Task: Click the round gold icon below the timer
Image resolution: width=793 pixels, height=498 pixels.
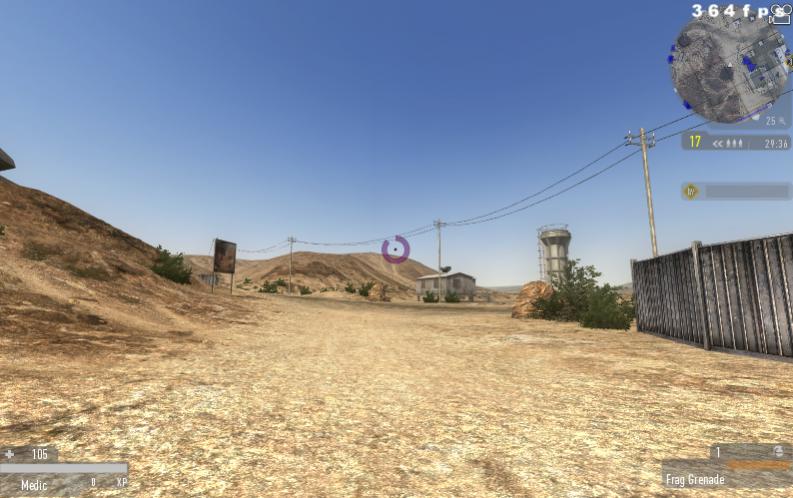Action: 690,191
